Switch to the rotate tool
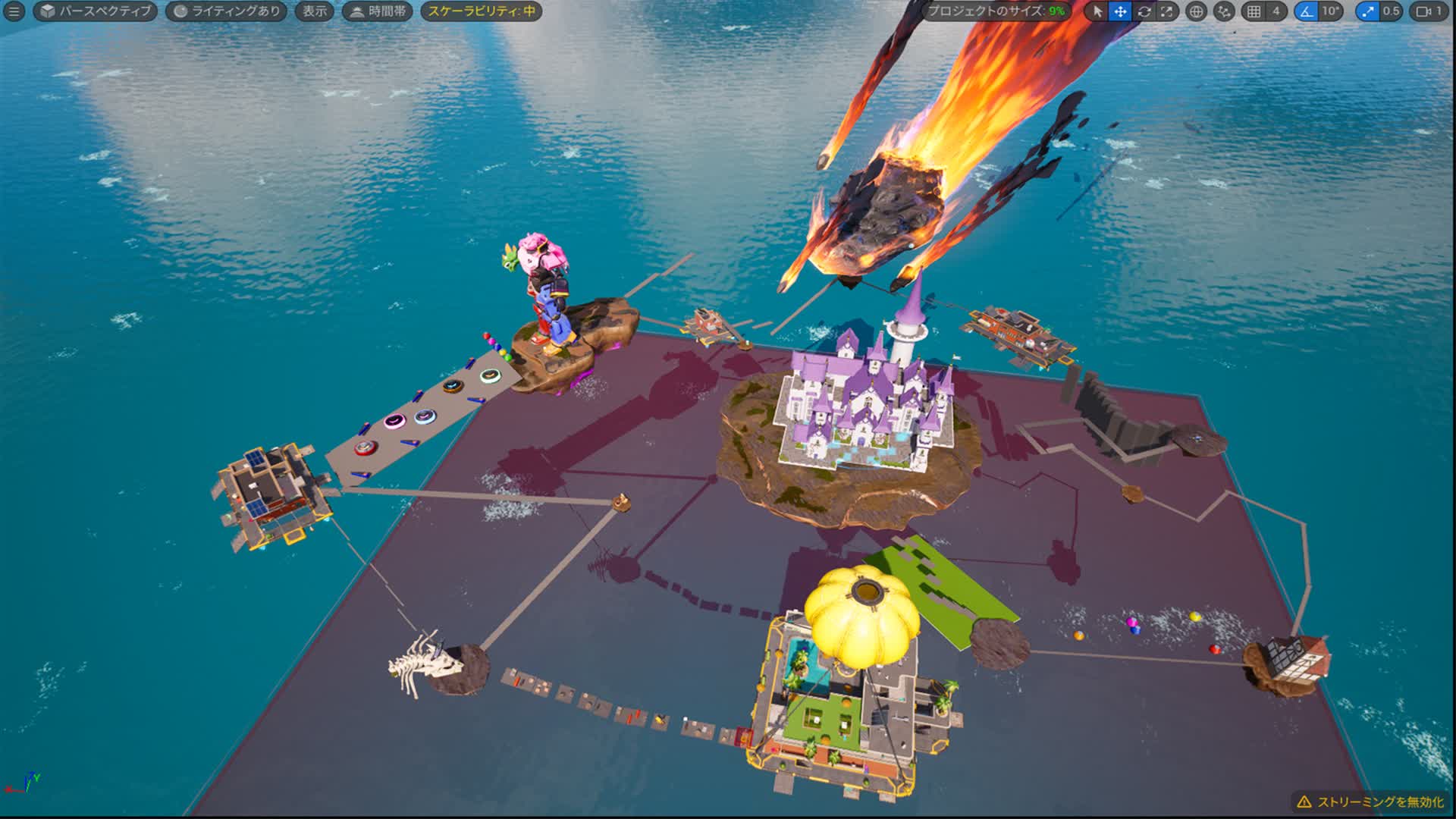Image resolution: width=1456 pixels, height=819 pixels. tap(1144, 11)
